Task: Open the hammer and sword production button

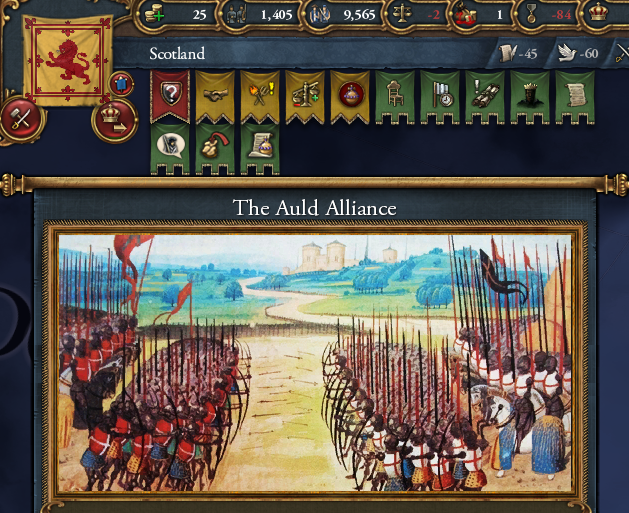Action: coord(22,119)
